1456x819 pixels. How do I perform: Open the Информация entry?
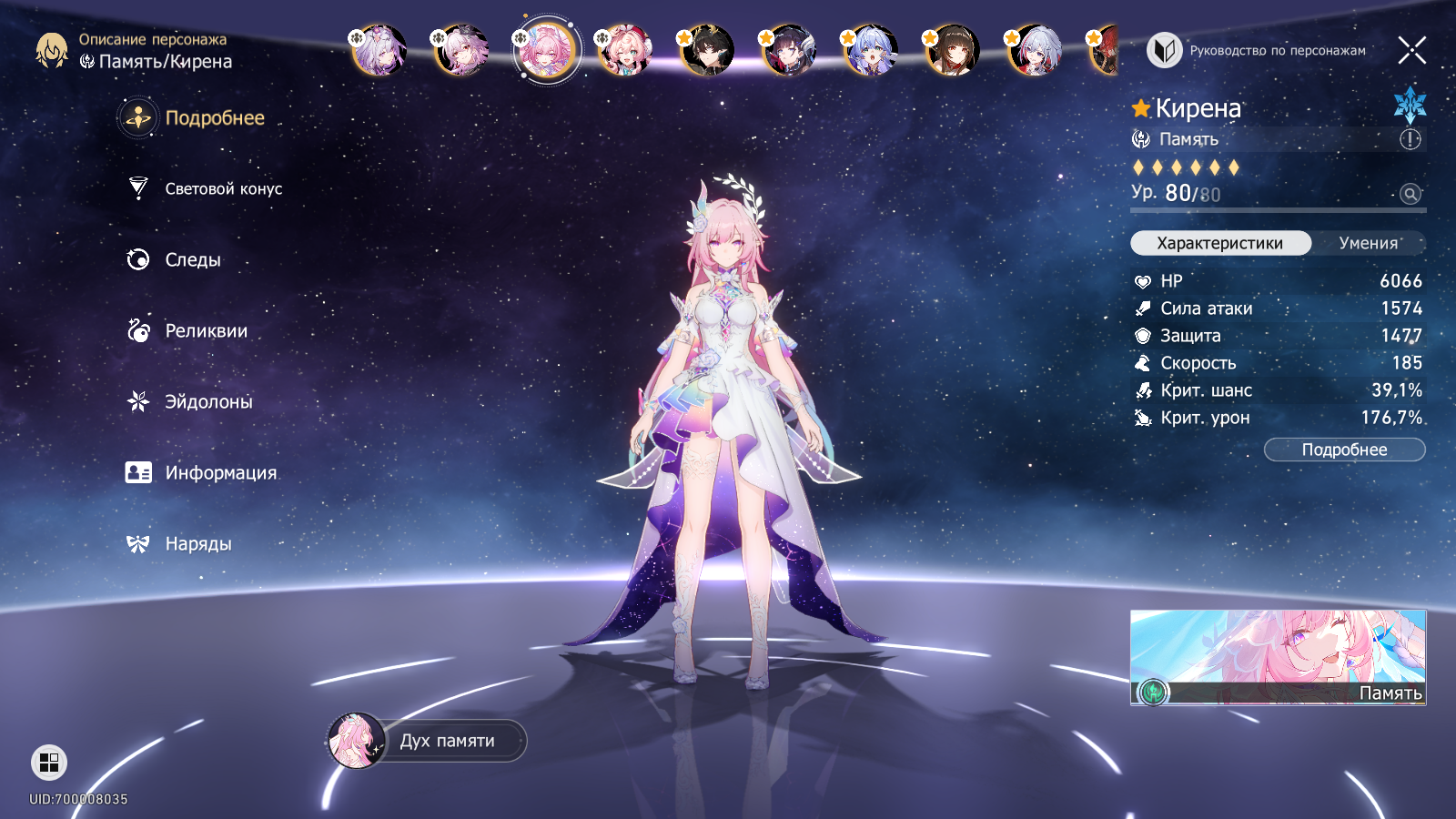coord(220,472)
